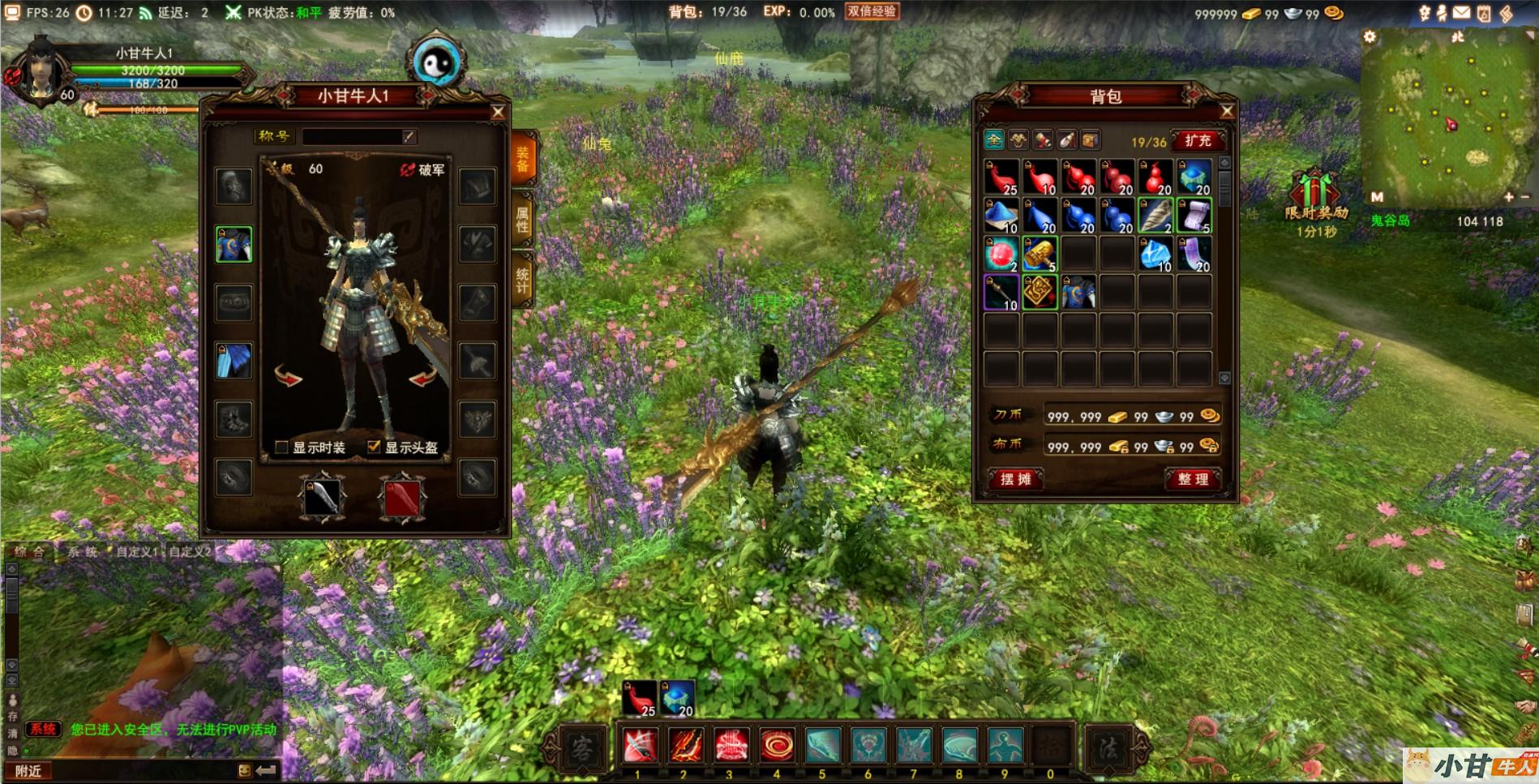Edit the 称号 title with pencil icon
The image size is (1539, 784).
pyautogui.click(x=409, y=137)
